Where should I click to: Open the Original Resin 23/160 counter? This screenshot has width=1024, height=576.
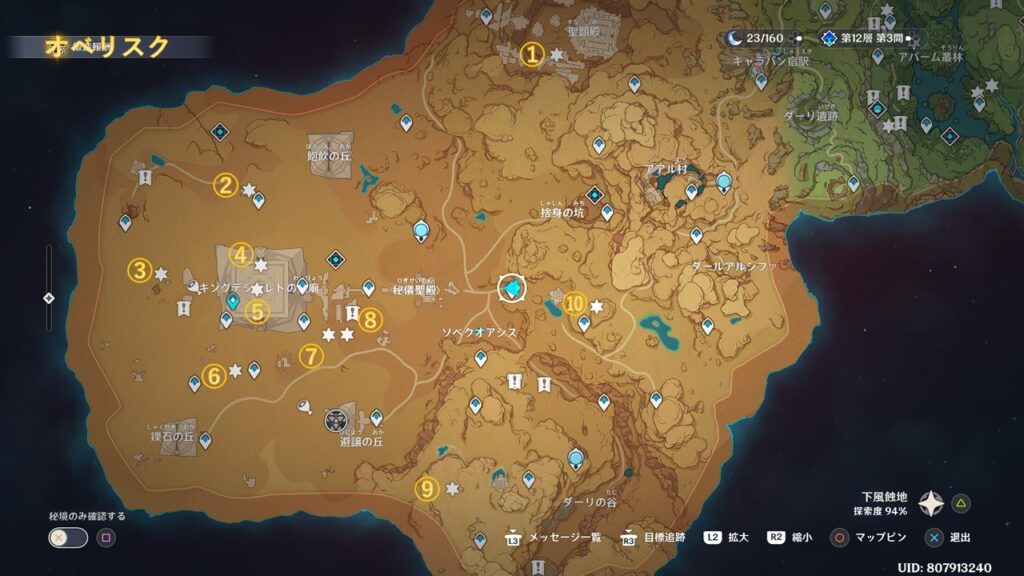coord(757,39)
